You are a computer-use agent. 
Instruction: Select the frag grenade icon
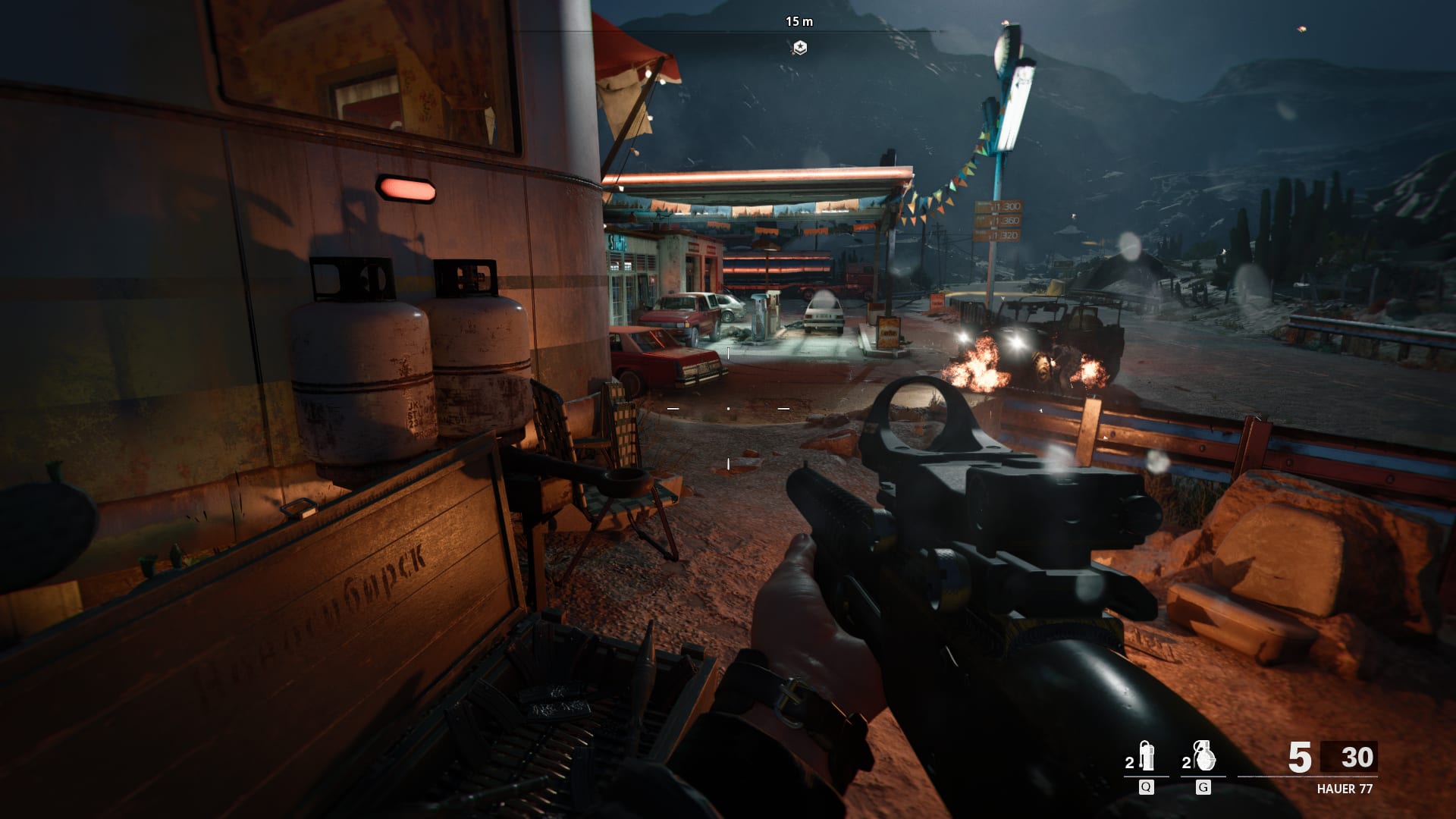coord(1203,757)
